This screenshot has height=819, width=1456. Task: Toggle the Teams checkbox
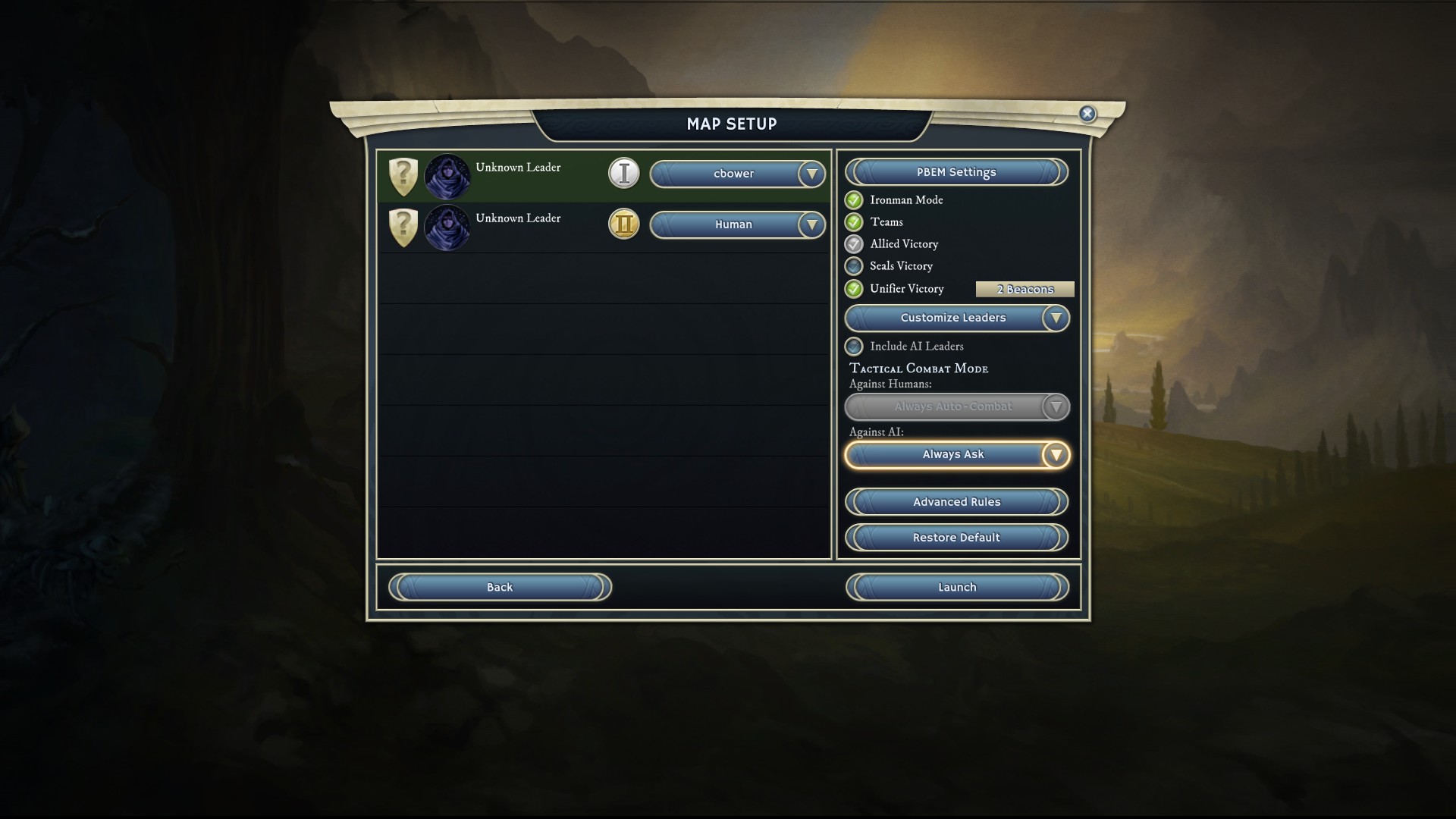[854, 222]
